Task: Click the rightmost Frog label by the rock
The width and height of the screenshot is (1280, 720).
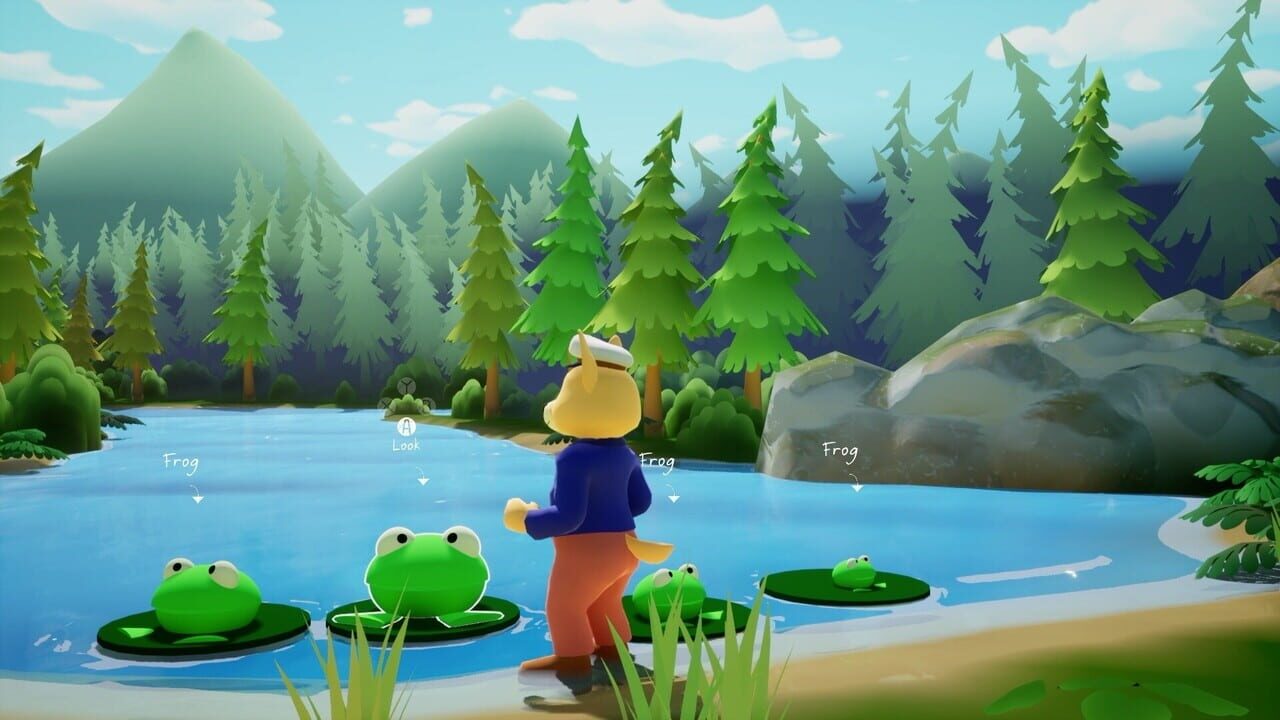Action: (x=840, y=450)
